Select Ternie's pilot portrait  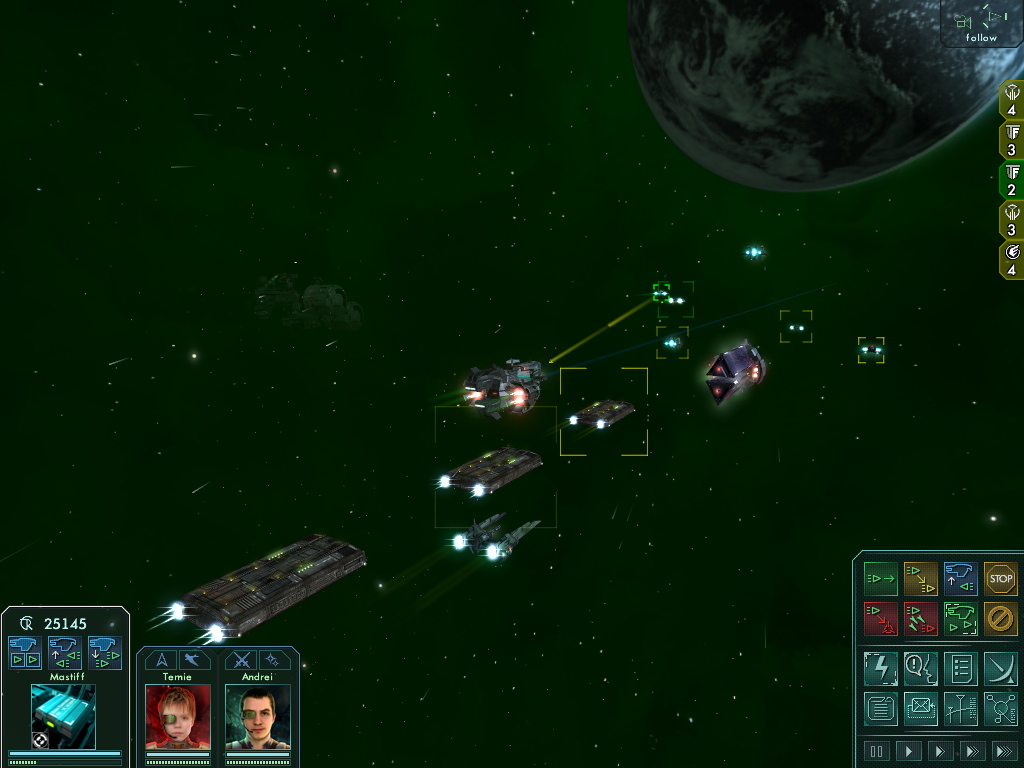177,716
